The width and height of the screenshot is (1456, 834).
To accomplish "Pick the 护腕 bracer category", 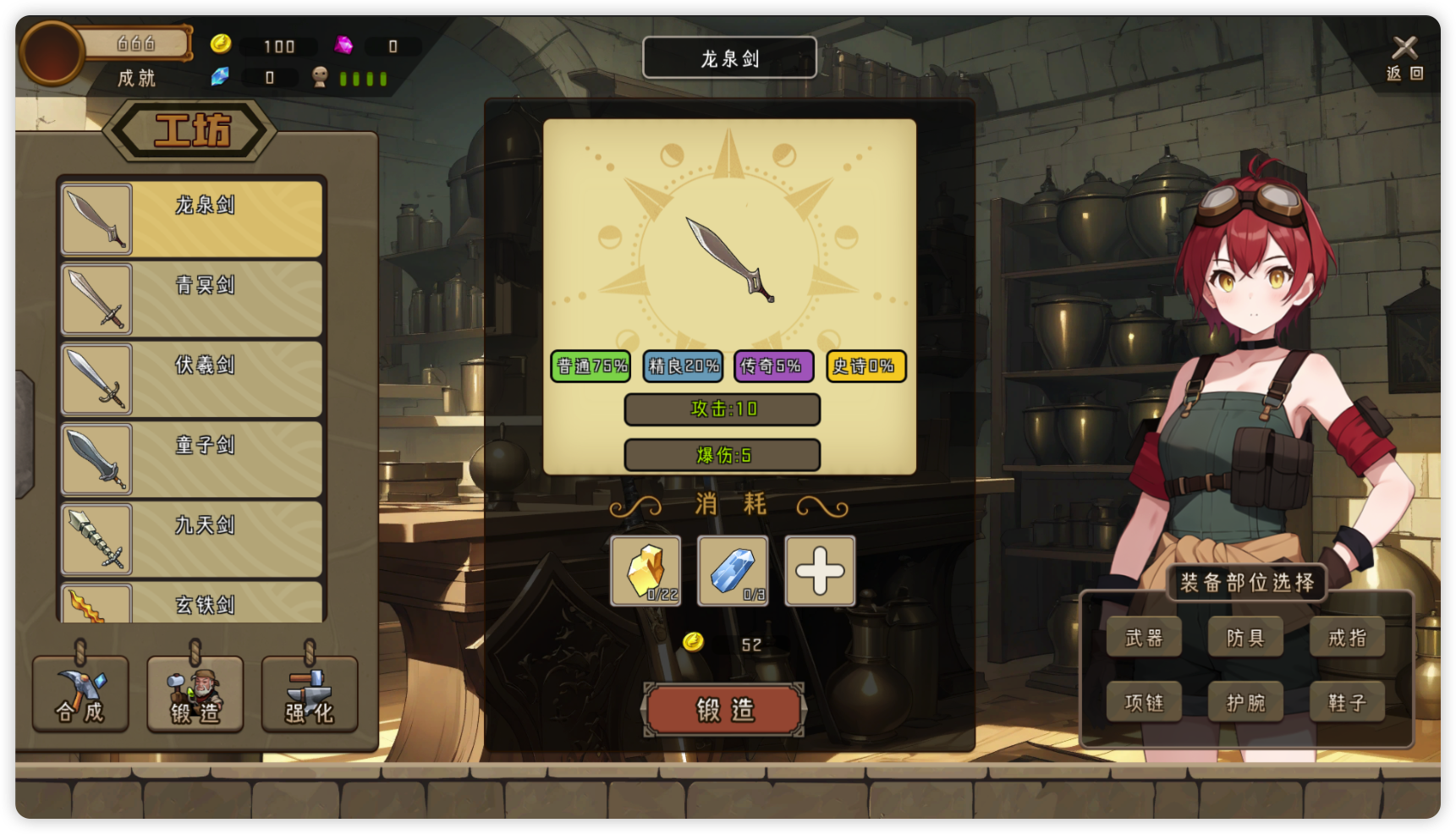I will click(1245, 702).
